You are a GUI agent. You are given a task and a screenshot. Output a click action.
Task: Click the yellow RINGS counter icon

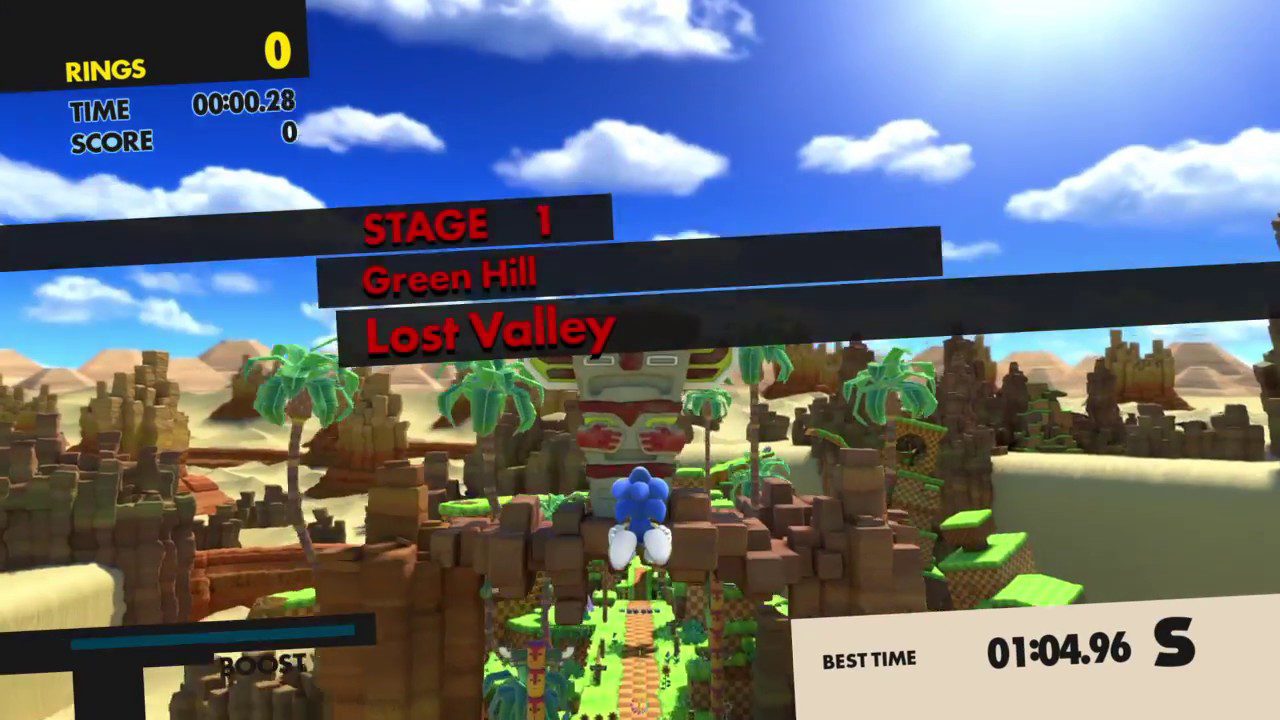click(x=104, y=70)
